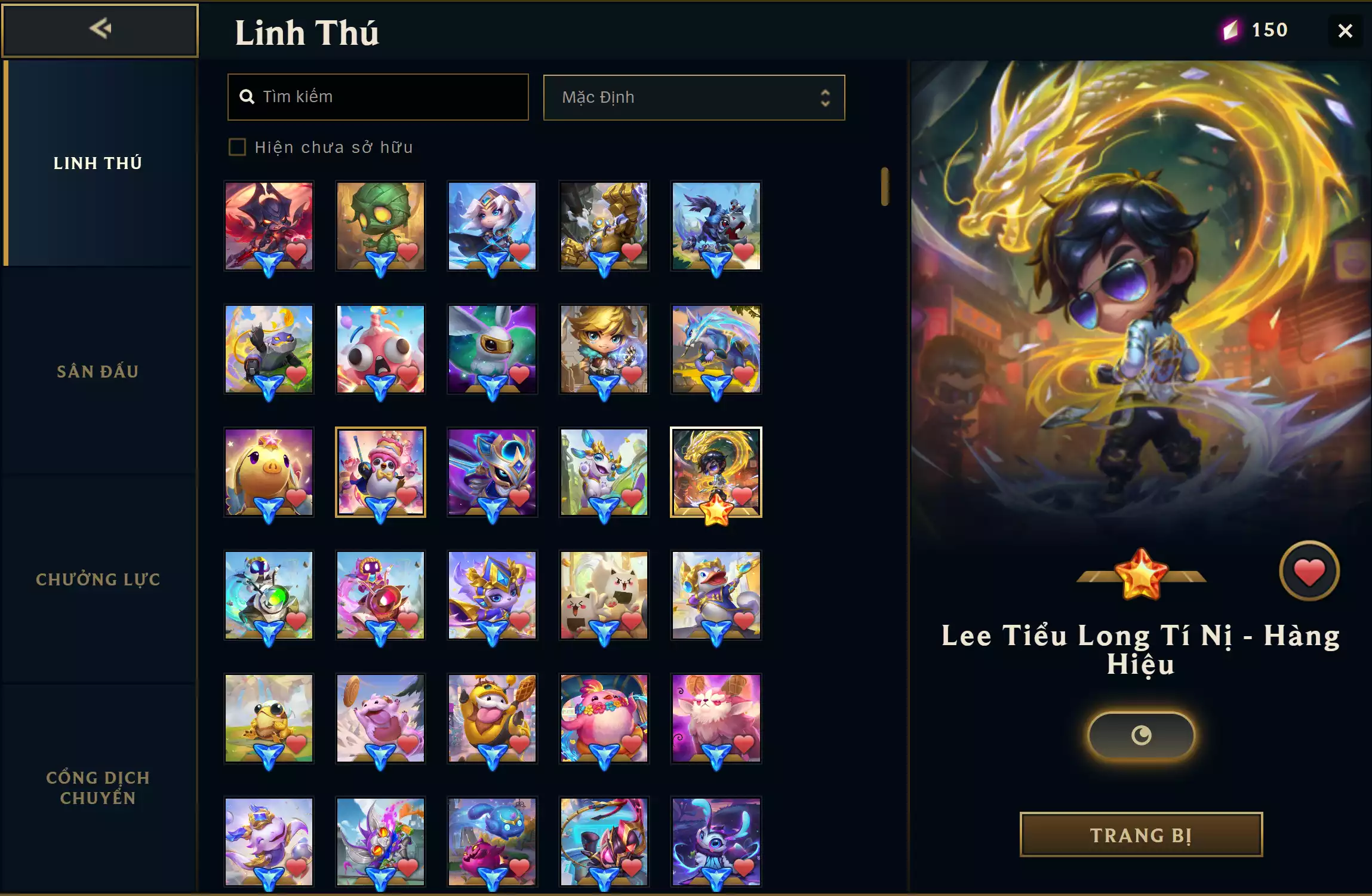
Task: Open the Mặc Định sort dropdown
Action: (694, 97)
